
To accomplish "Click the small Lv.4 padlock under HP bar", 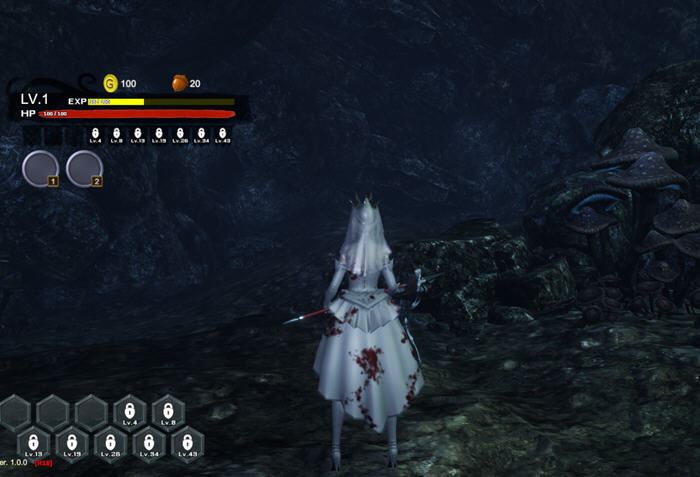I will (95, 133).
